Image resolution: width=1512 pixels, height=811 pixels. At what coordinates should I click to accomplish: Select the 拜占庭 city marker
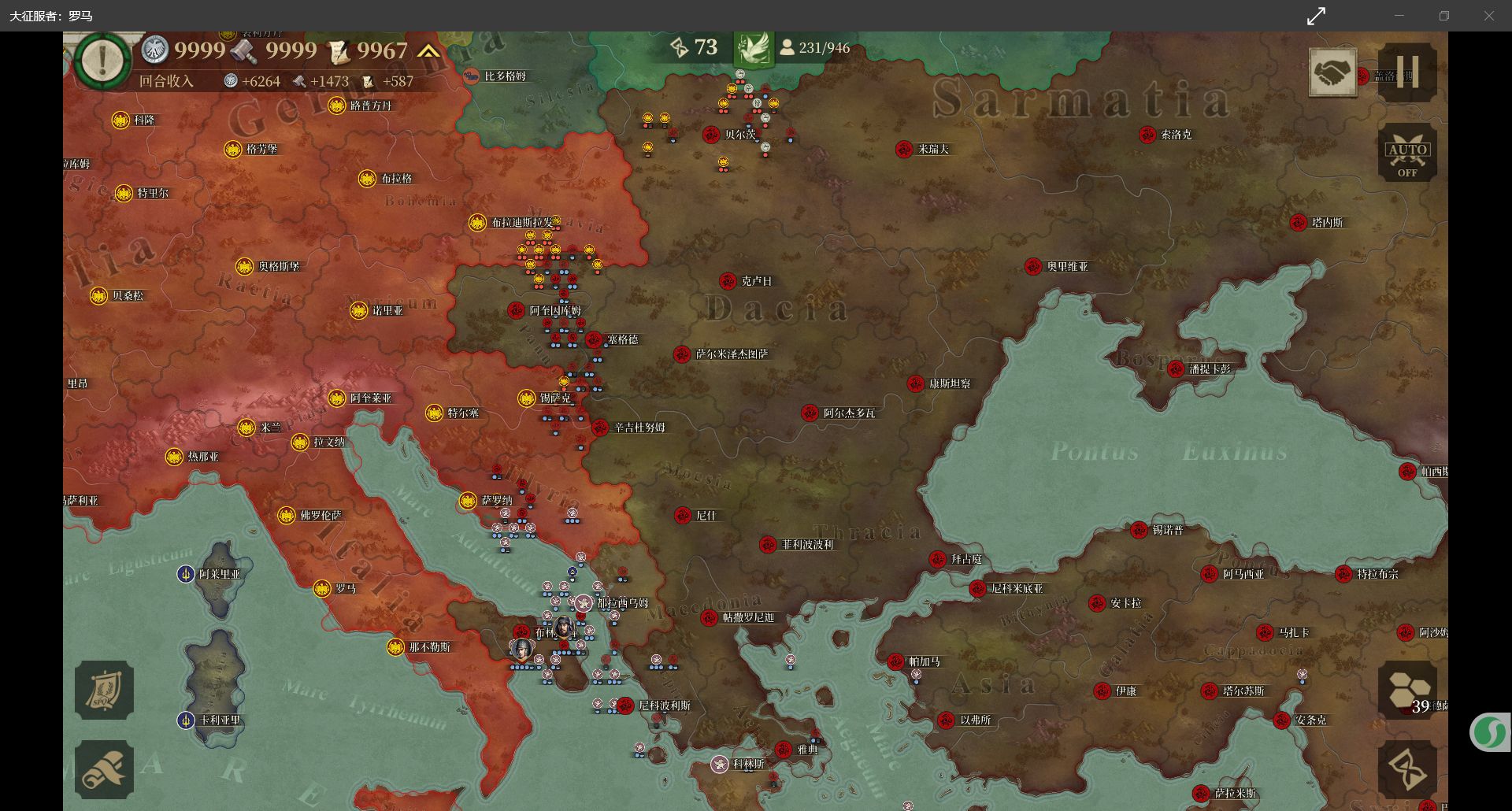tap(937, 559)
